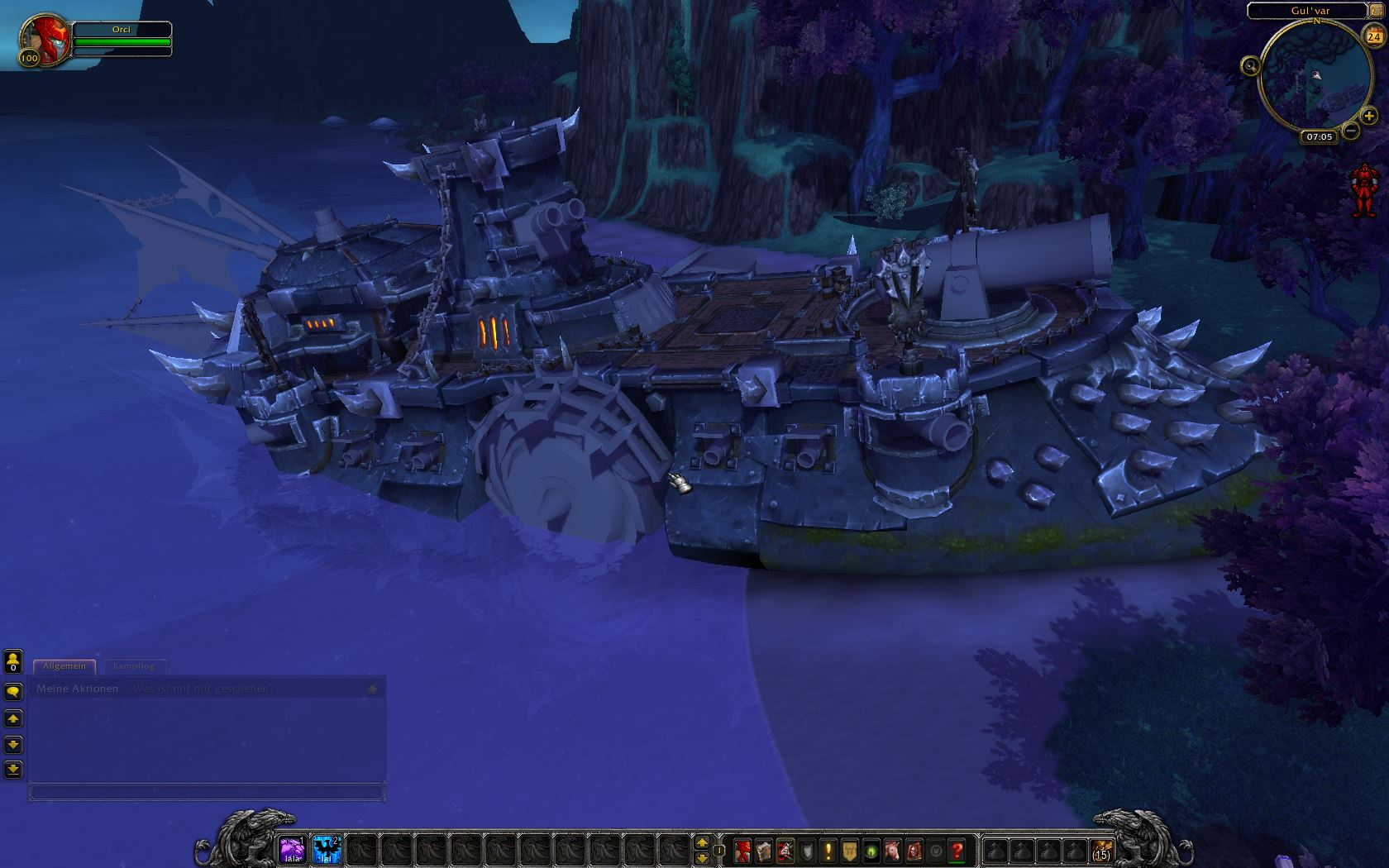The height and width of the screenshot is (868, 1389).
Task: Activate the purple 'lala' action slot
Action: 292,849
